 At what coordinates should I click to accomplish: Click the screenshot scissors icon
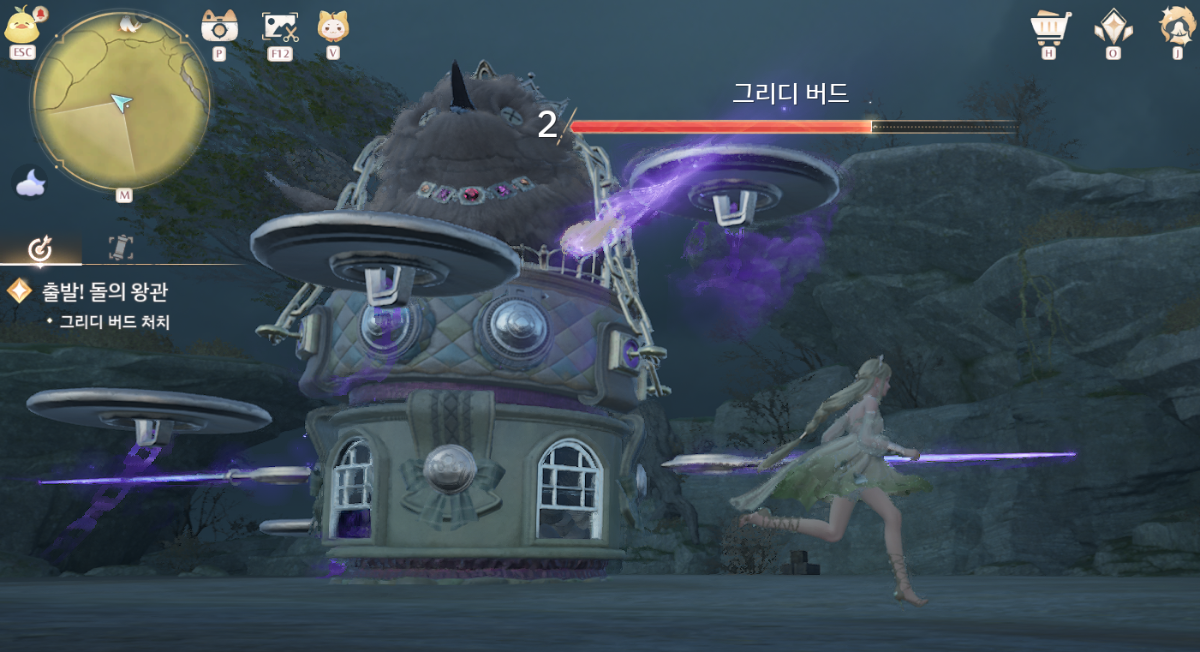pyautogui.click(x=279, y=26)
